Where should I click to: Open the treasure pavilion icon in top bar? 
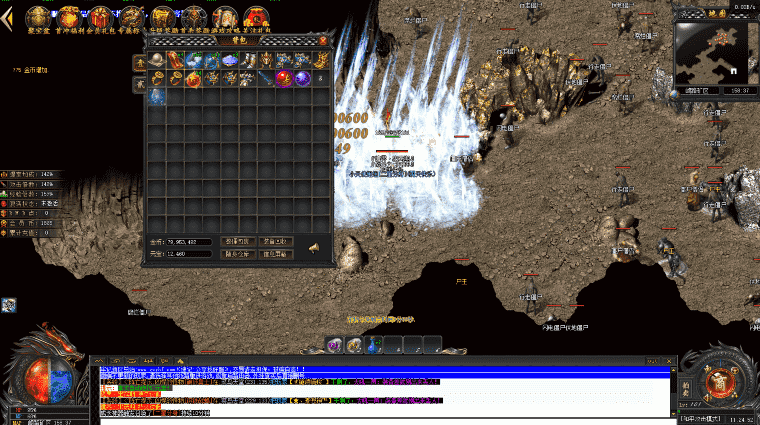pos(38,16)
